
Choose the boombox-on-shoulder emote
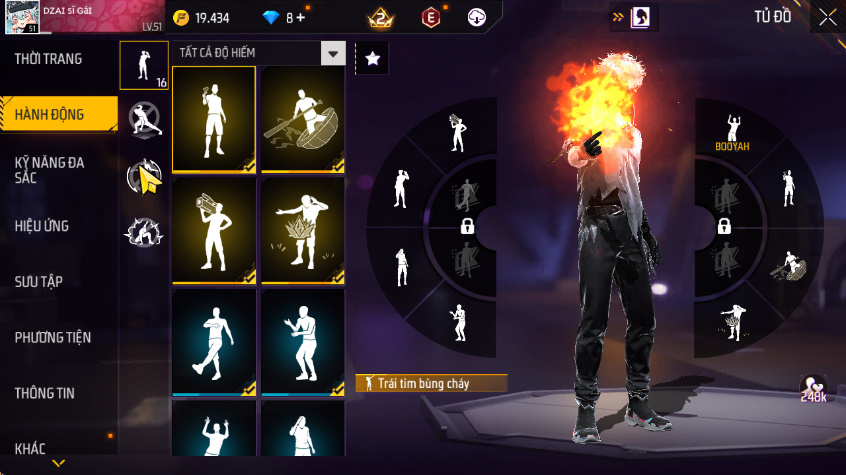[x=213, y=231]
